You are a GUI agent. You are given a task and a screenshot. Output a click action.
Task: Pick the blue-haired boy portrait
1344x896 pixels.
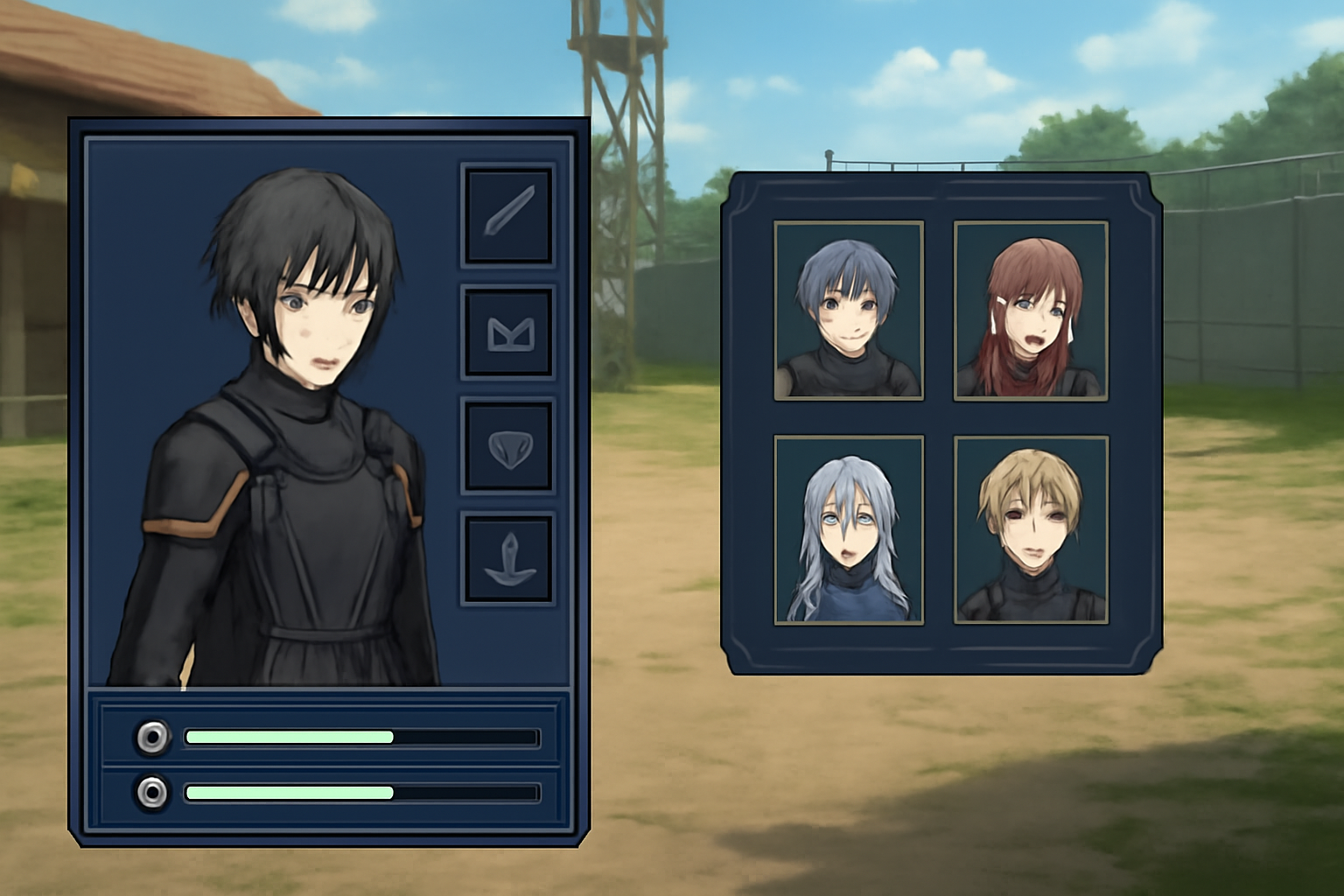pos(849,311)
